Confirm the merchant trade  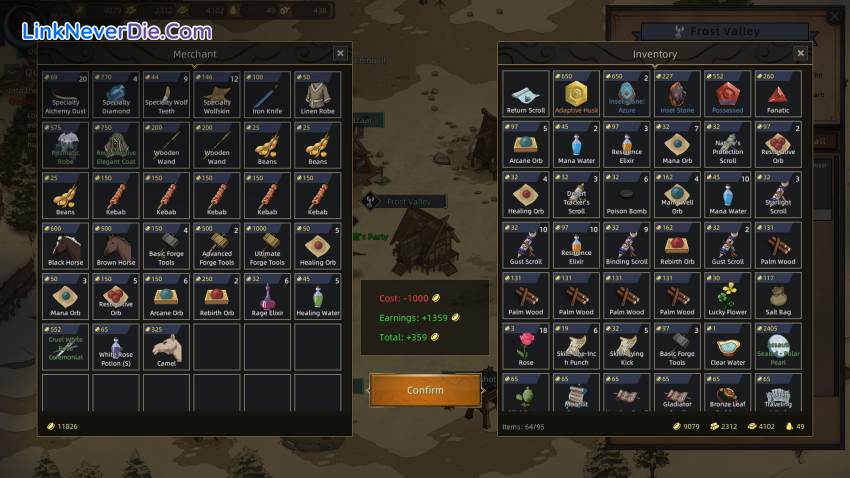[424, 390]
